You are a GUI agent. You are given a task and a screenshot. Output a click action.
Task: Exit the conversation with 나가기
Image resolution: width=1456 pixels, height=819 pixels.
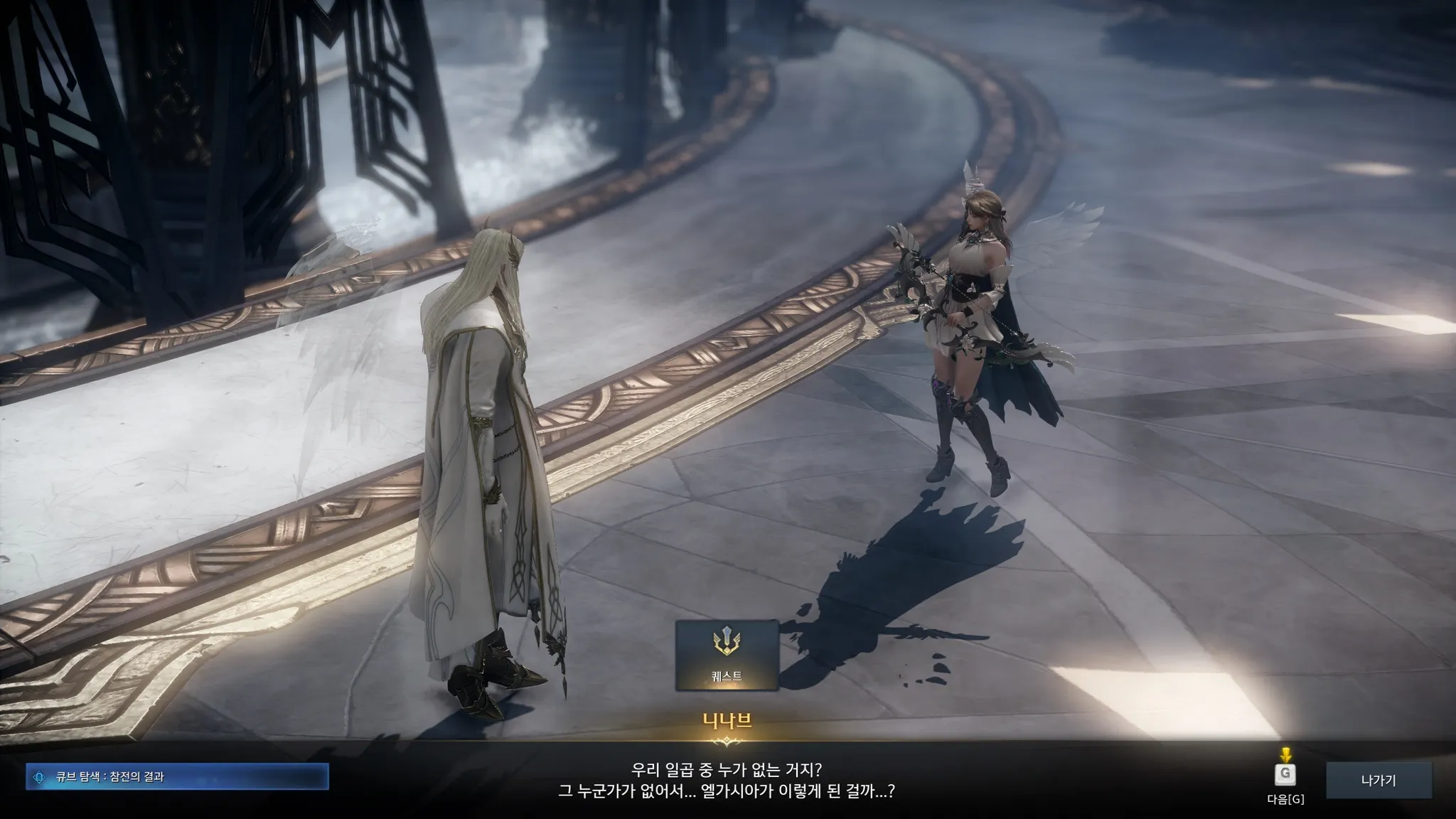pyautogui.click(x=1378, y=780)
